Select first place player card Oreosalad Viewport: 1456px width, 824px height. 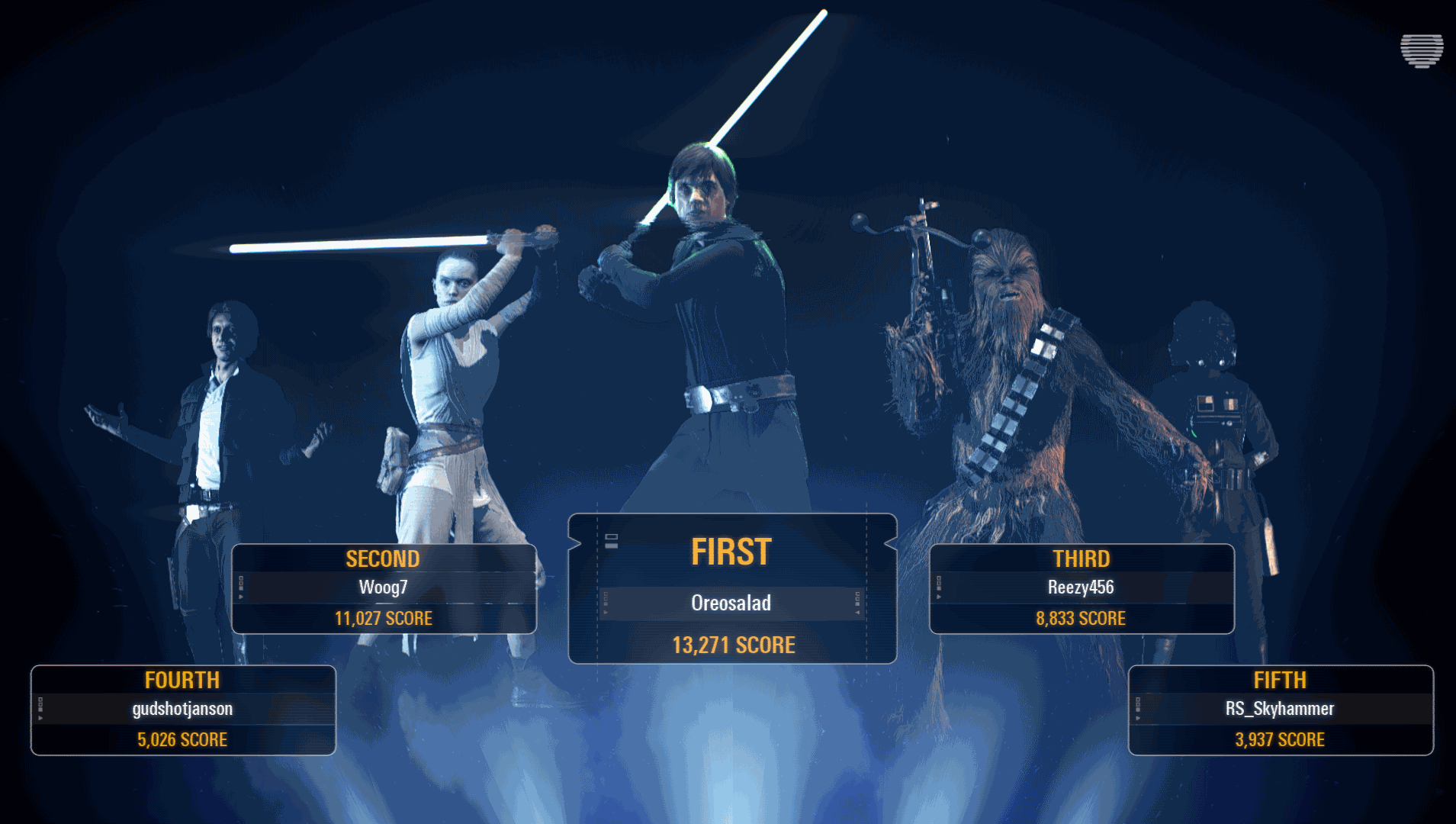coord(732,589)
